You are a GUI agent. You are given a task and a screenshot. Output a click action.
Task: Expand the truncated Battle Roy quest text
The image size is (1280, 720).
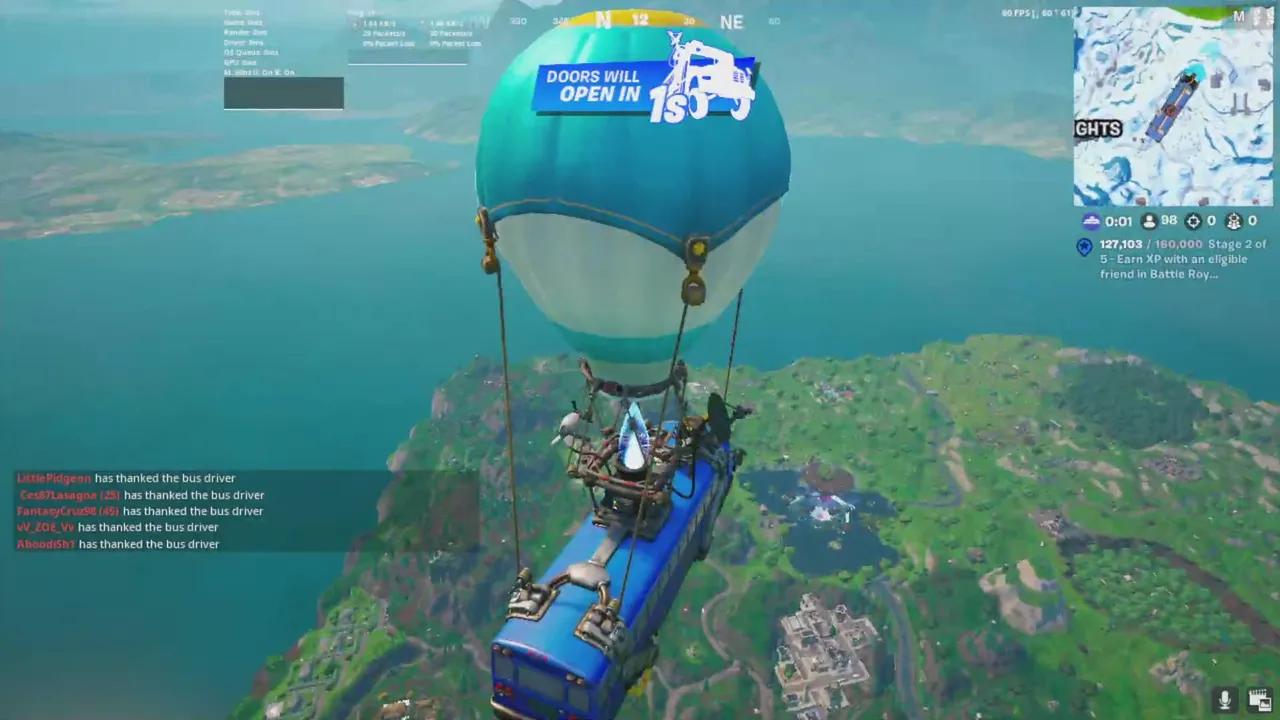tap(1180, 274)
